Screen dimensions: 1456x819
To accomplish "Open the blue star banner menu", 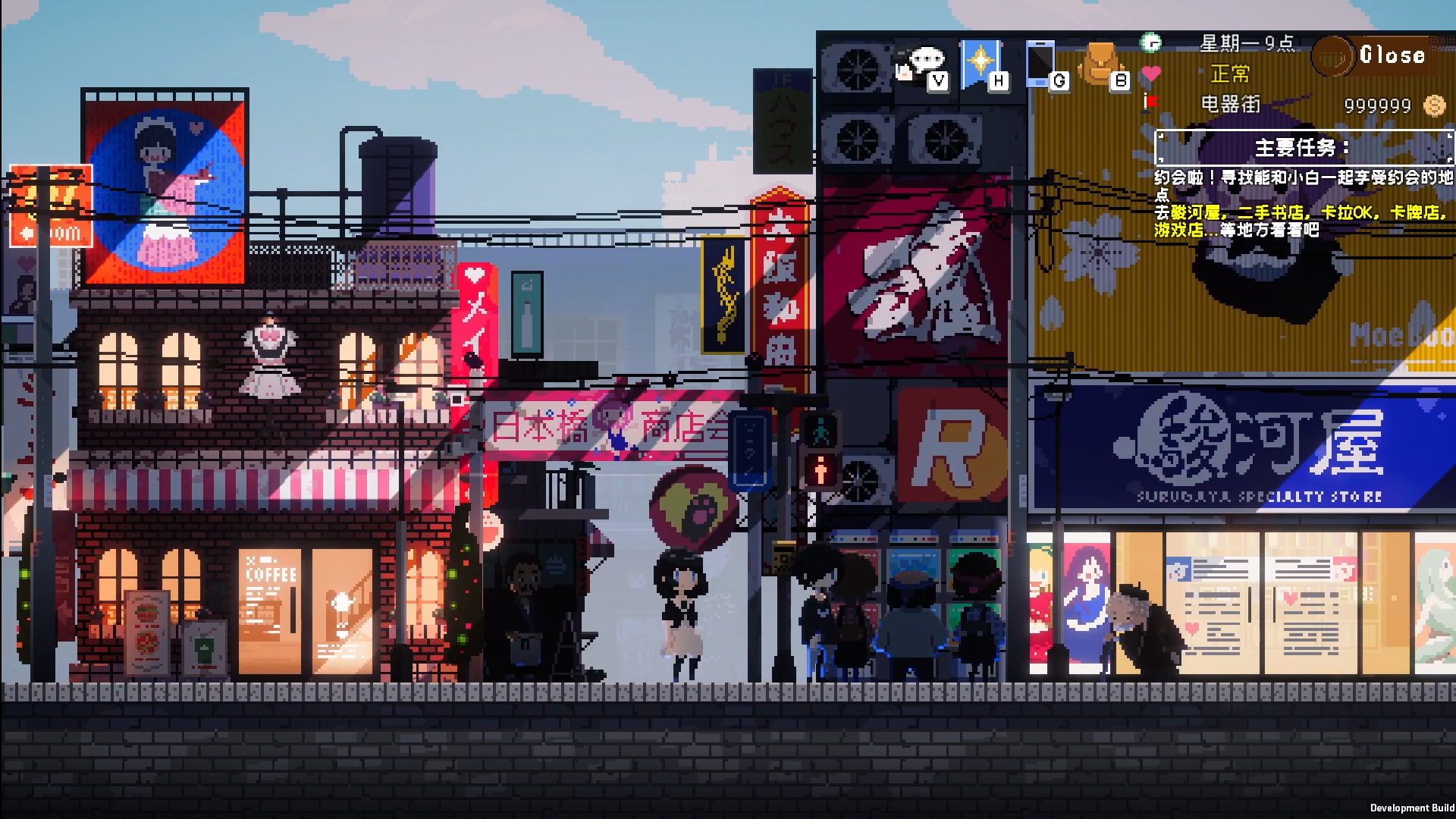I will pos(981,63).
